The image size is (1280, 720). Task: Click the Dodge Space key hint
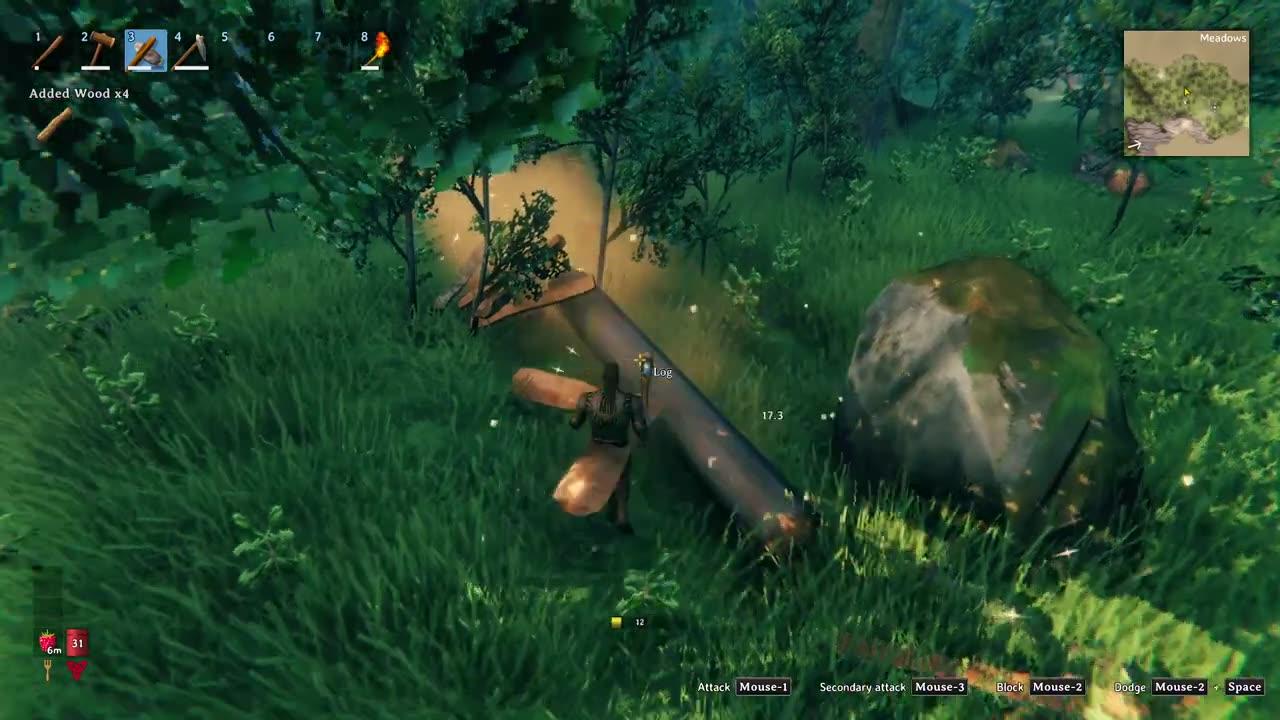(1244, 687)
